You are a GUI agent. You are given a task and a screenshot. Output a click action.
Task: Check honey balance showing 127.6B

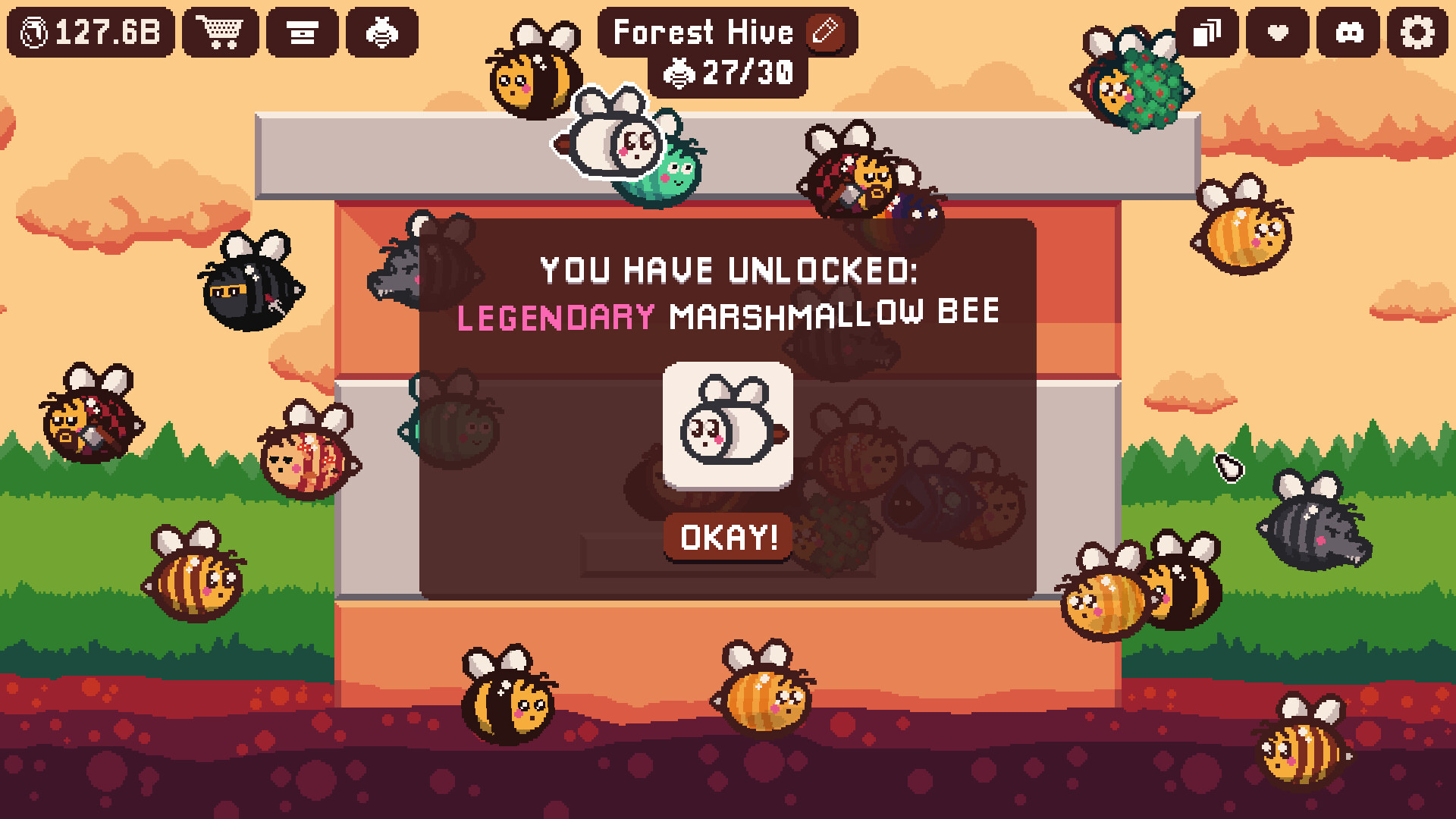pos(91,32)
